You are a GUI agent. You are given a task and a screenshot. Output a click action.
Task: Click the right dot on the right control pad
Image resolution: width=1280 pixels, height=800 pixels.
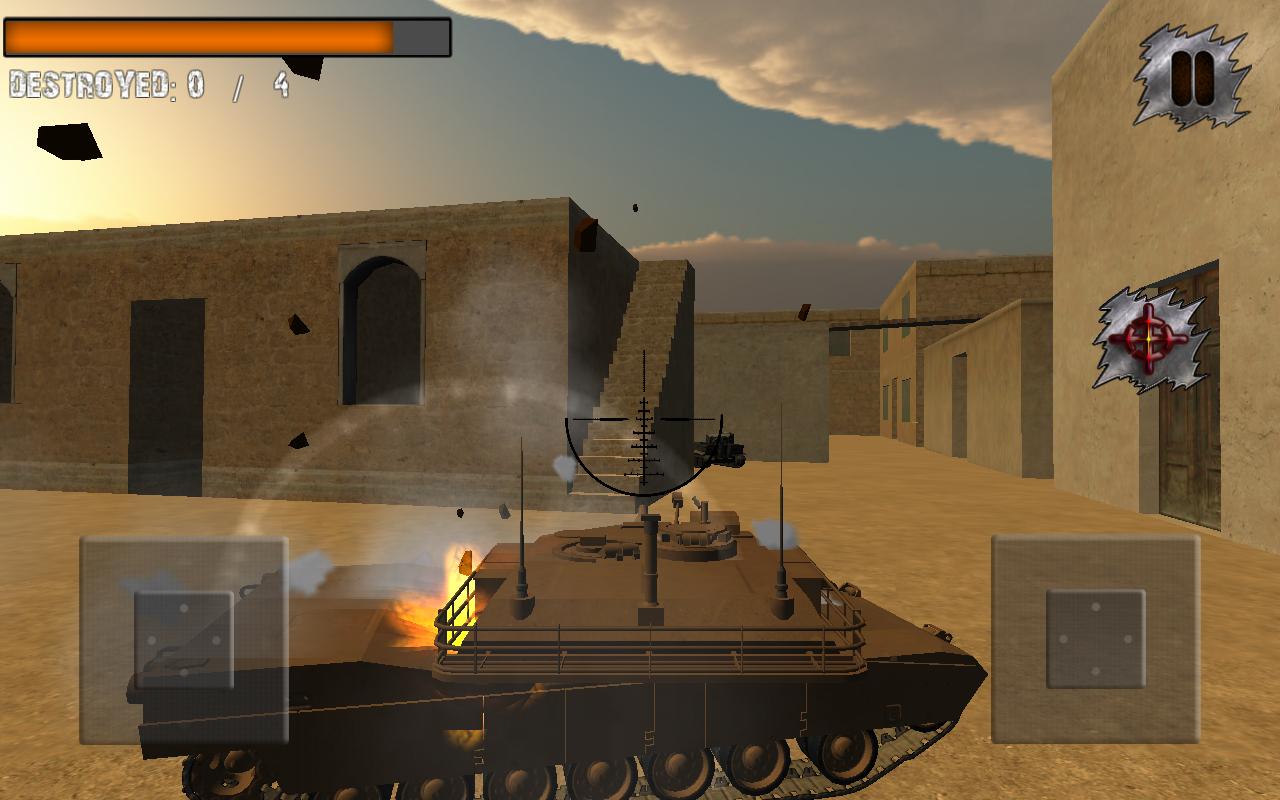(x=1127, y=639)
